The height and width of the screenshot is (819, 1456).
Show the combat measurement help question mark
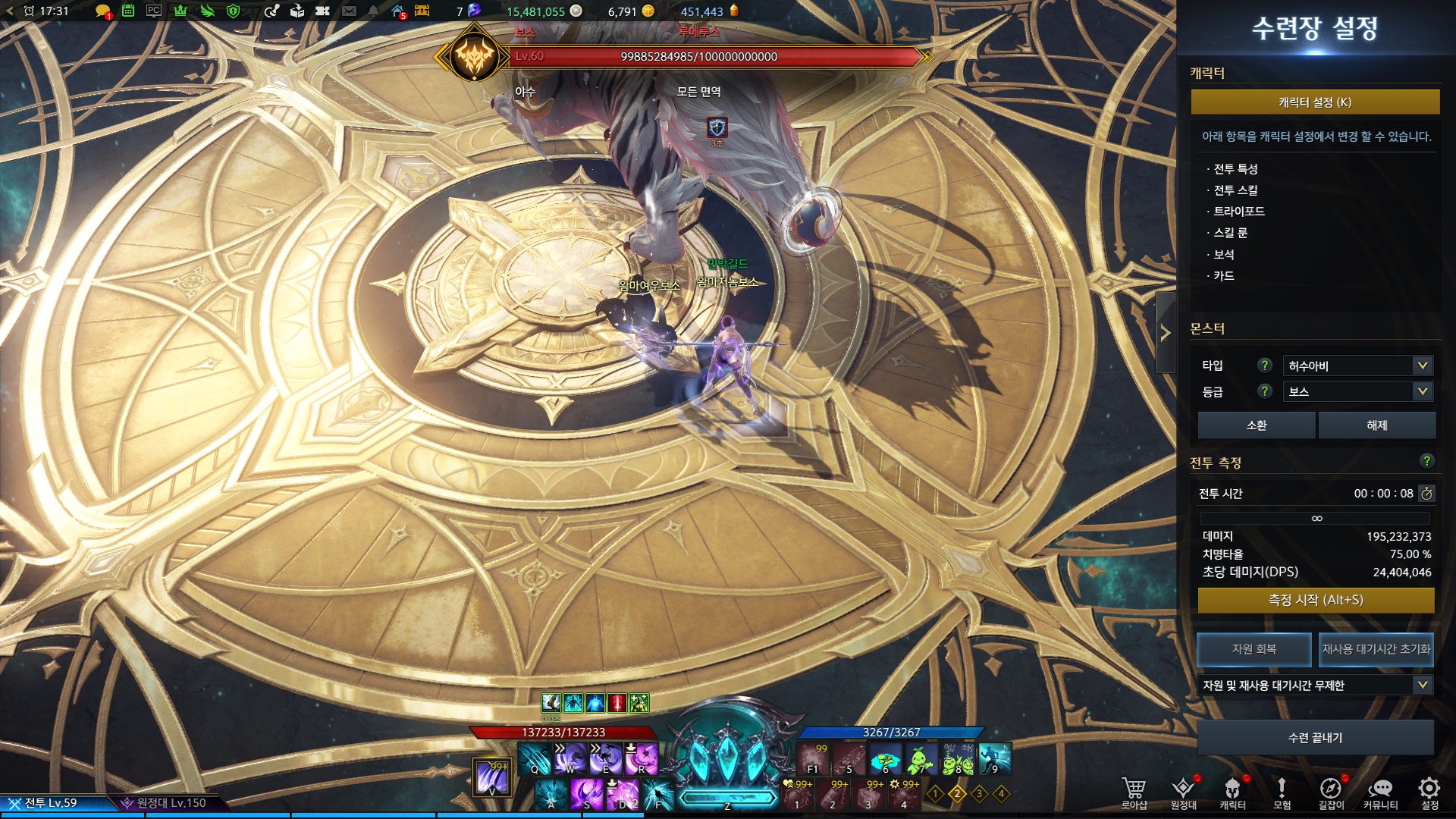tap(1426, 461)
